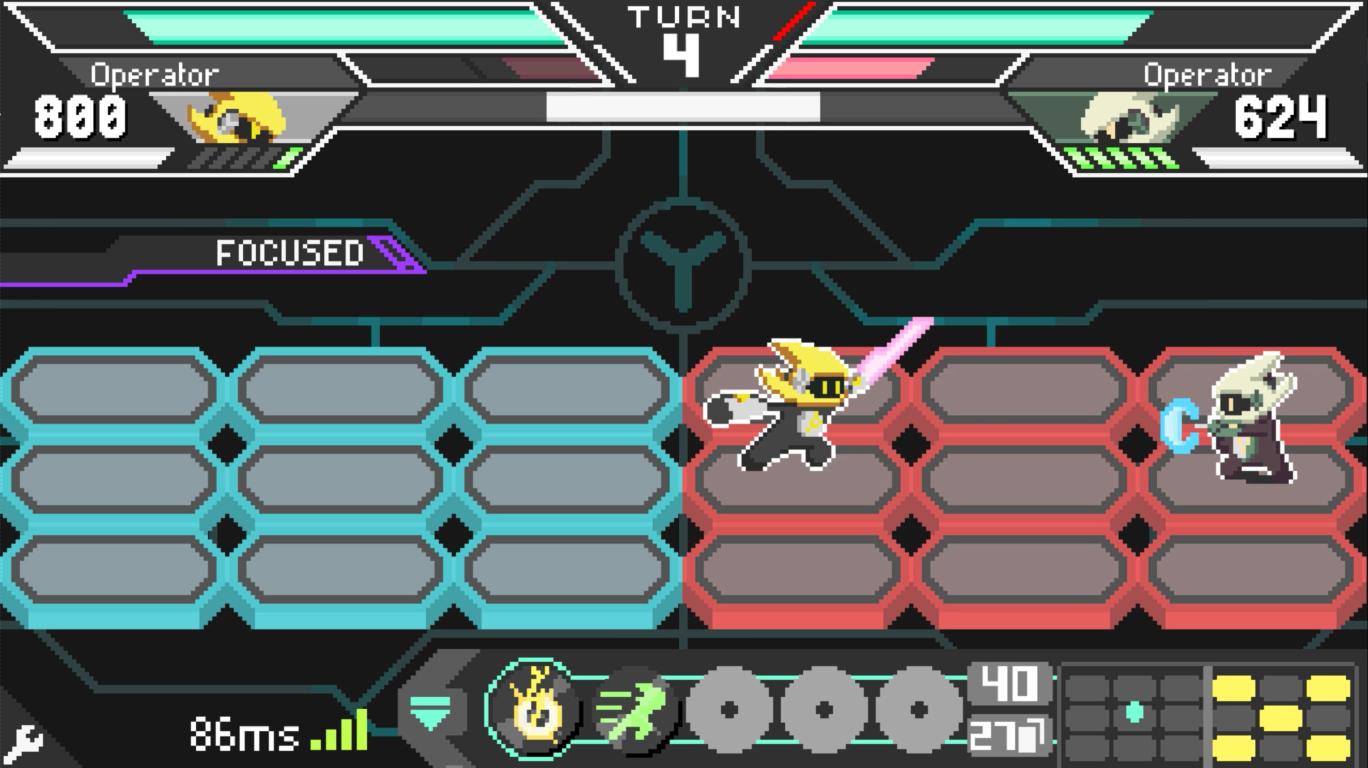Collapse the chip bar with the teal arrow

tap(433, 711)
